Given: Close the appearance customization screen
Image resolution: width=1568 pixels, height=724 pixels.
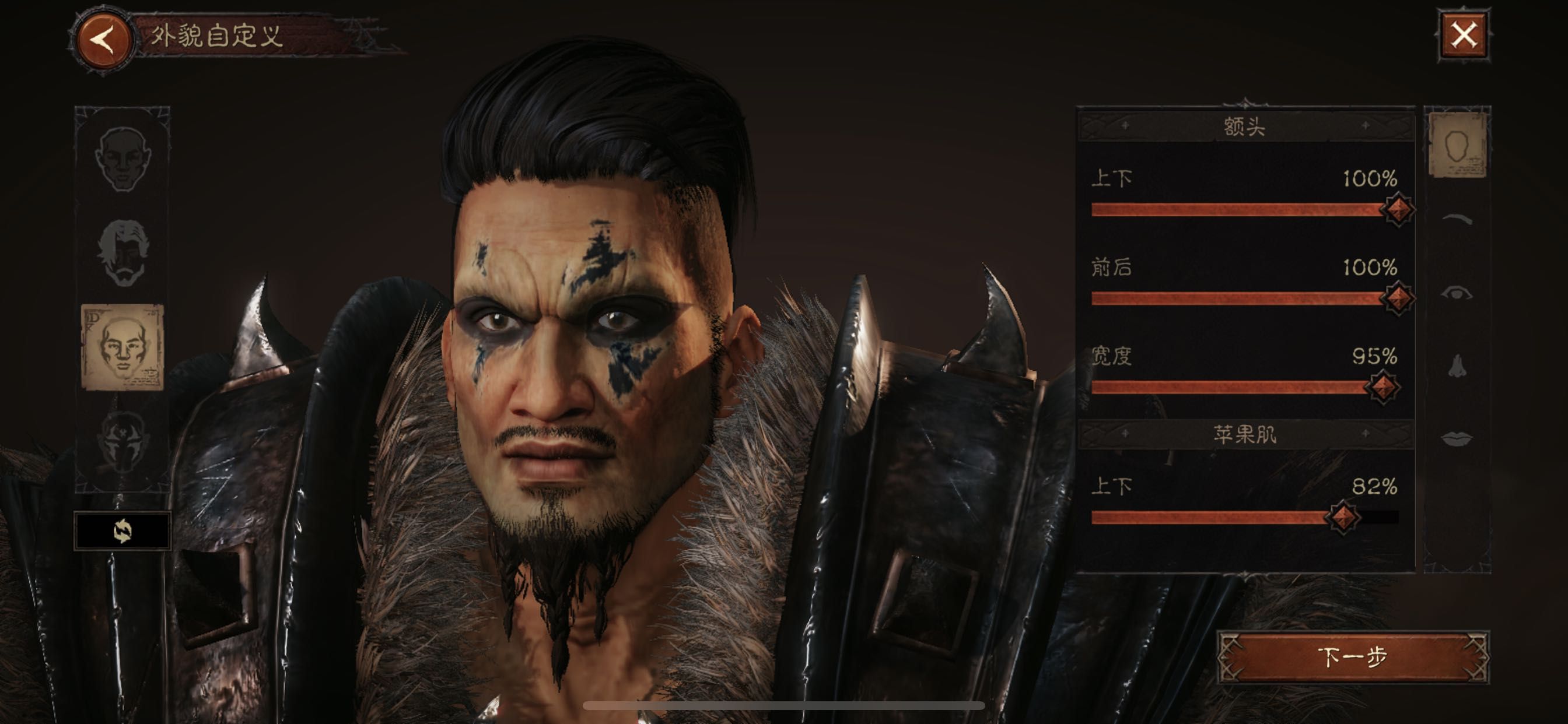Looking at the screenshot, I should [1464, 34].
